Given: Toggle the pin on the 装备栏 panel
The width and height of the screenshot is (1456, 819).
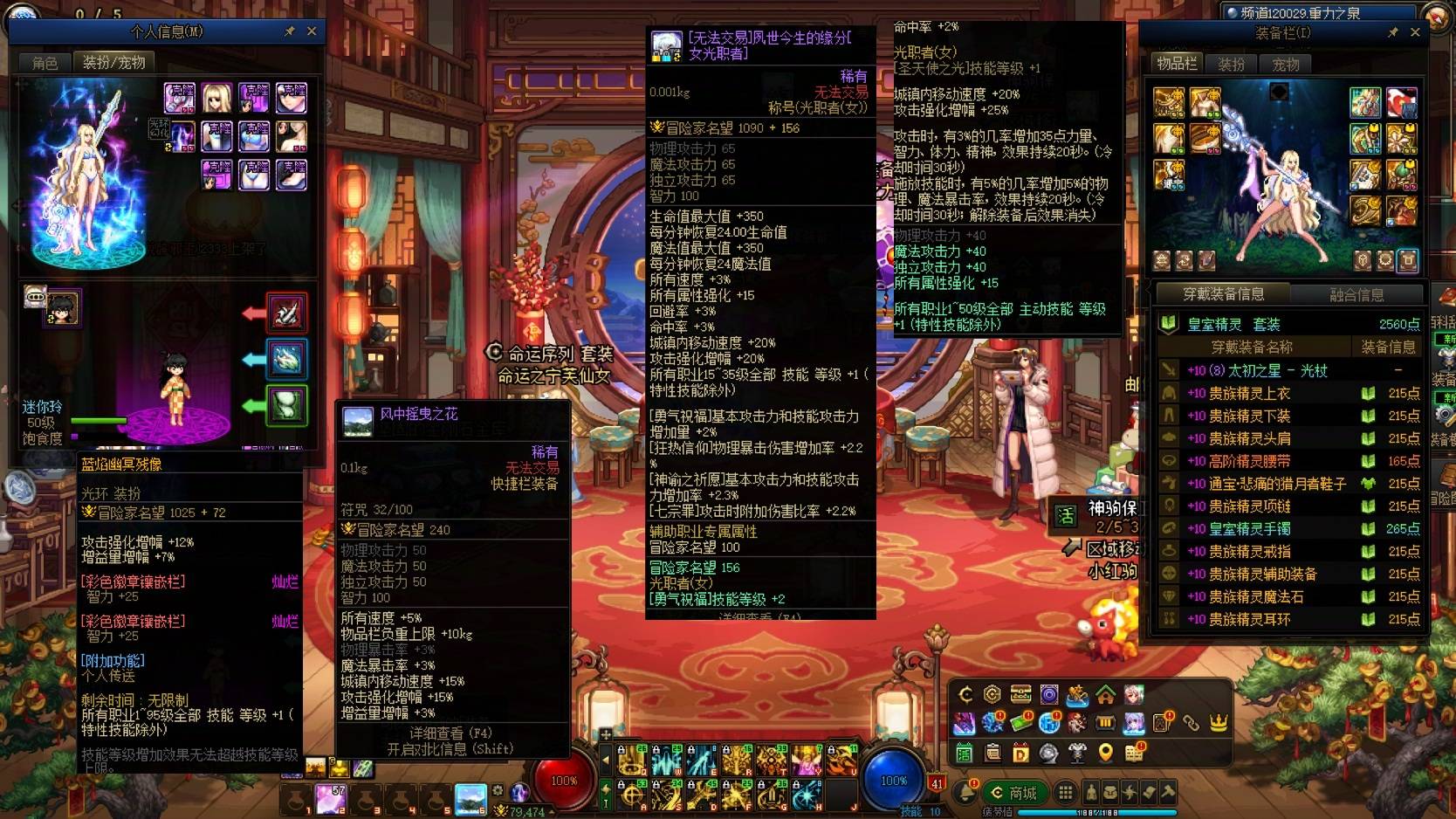Looking at the screenshot, I should point(1395,32).
